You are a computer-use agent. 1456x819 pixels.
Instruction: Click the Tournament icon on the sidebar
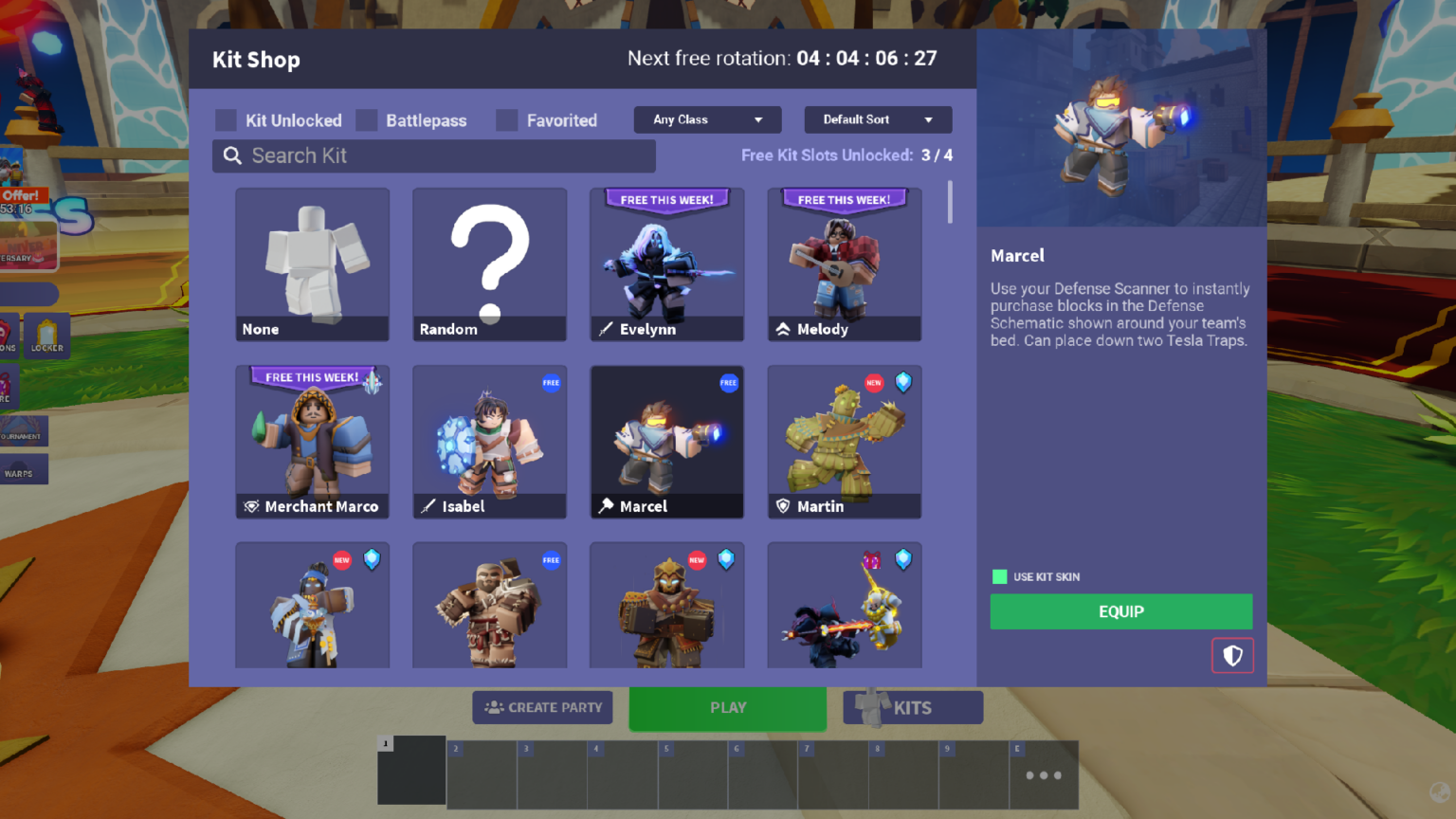(19, 431)
